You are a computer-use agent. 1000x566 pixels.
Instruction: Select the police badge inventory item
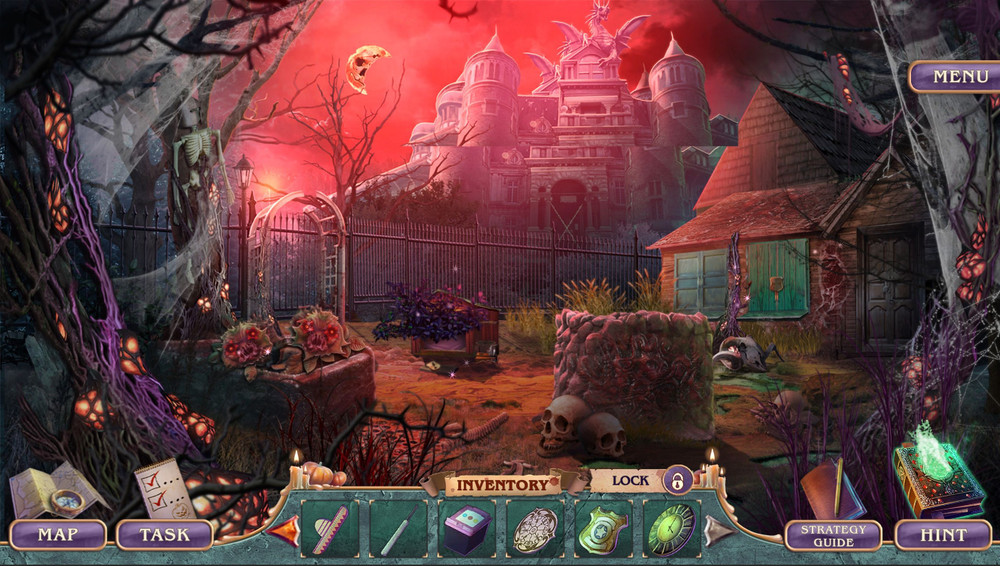pyautogui.click(x=603, y=528)
